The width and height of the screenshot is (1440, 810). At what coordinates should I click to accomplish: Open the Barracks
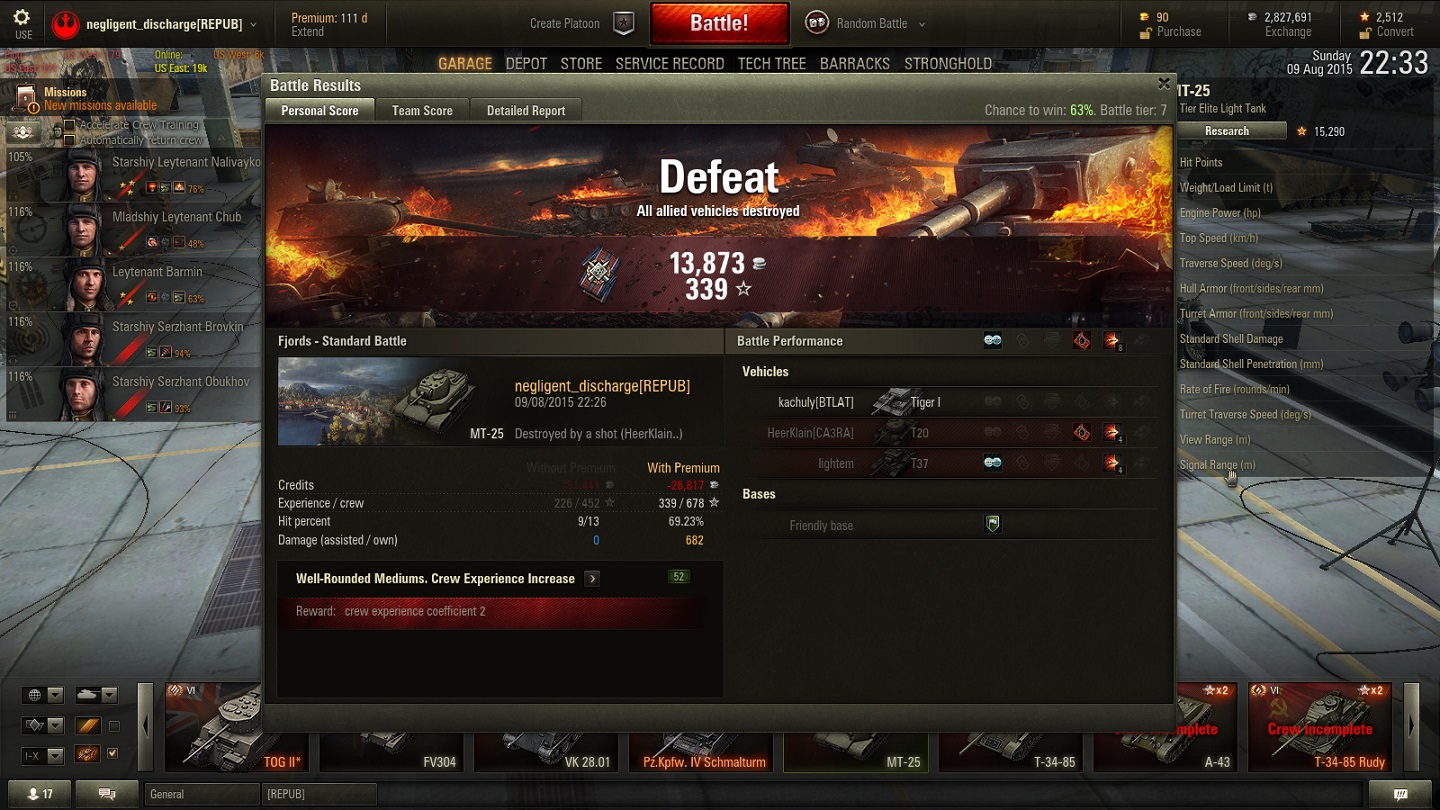[x=854, y=64]
